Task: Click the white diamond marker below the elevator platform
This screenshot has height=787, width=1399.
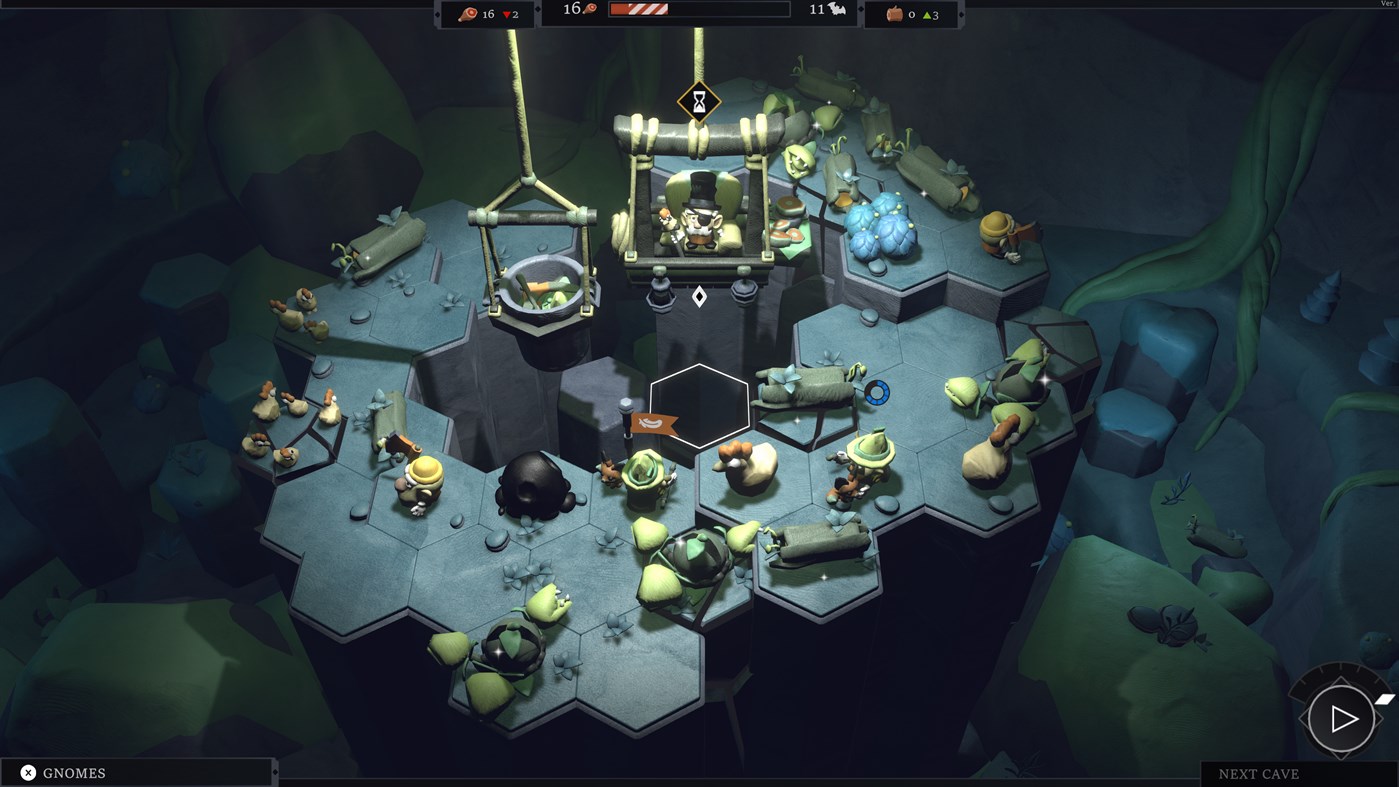Action: (700, 296)
